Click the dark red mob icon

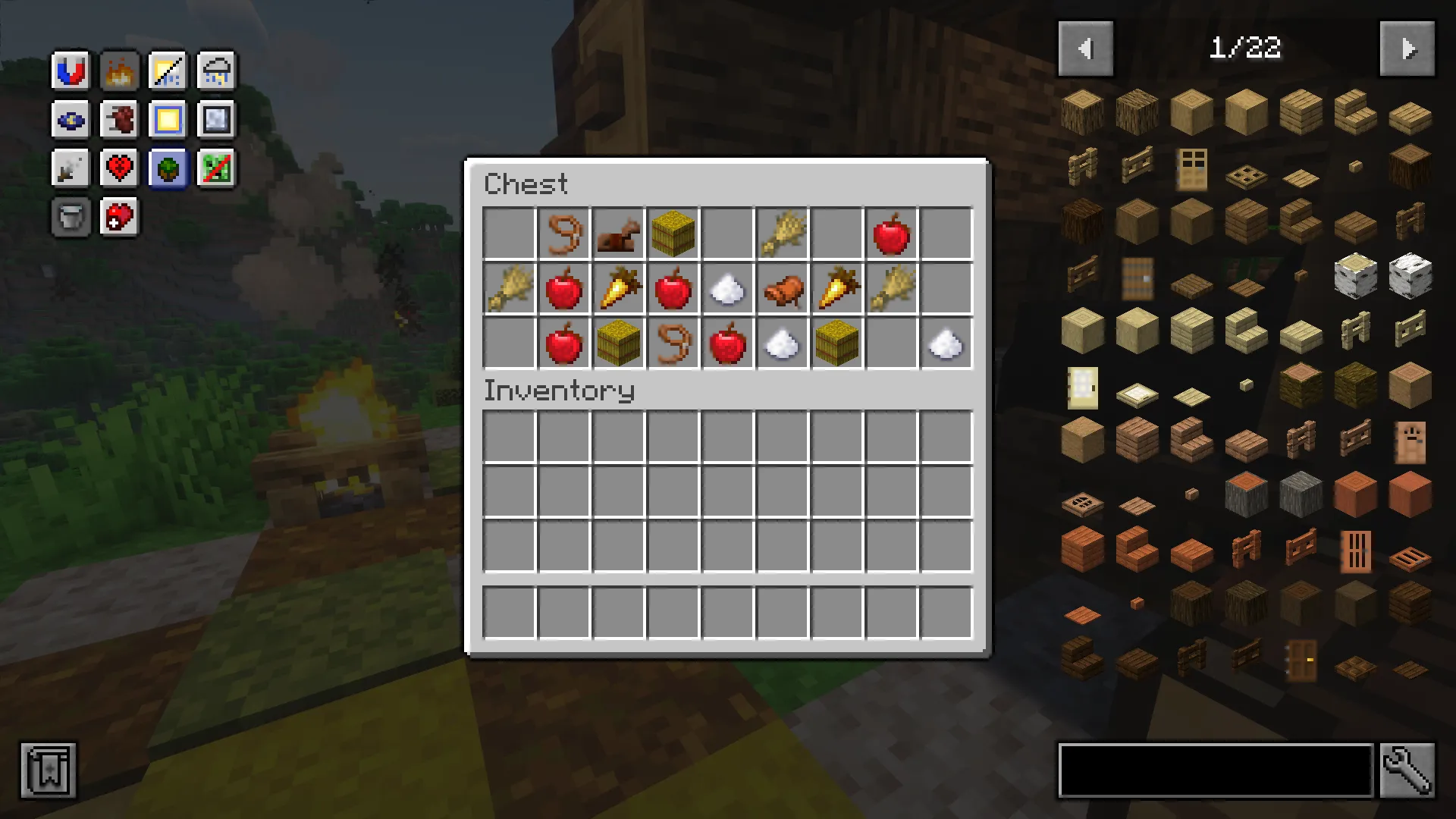point(119,119)
